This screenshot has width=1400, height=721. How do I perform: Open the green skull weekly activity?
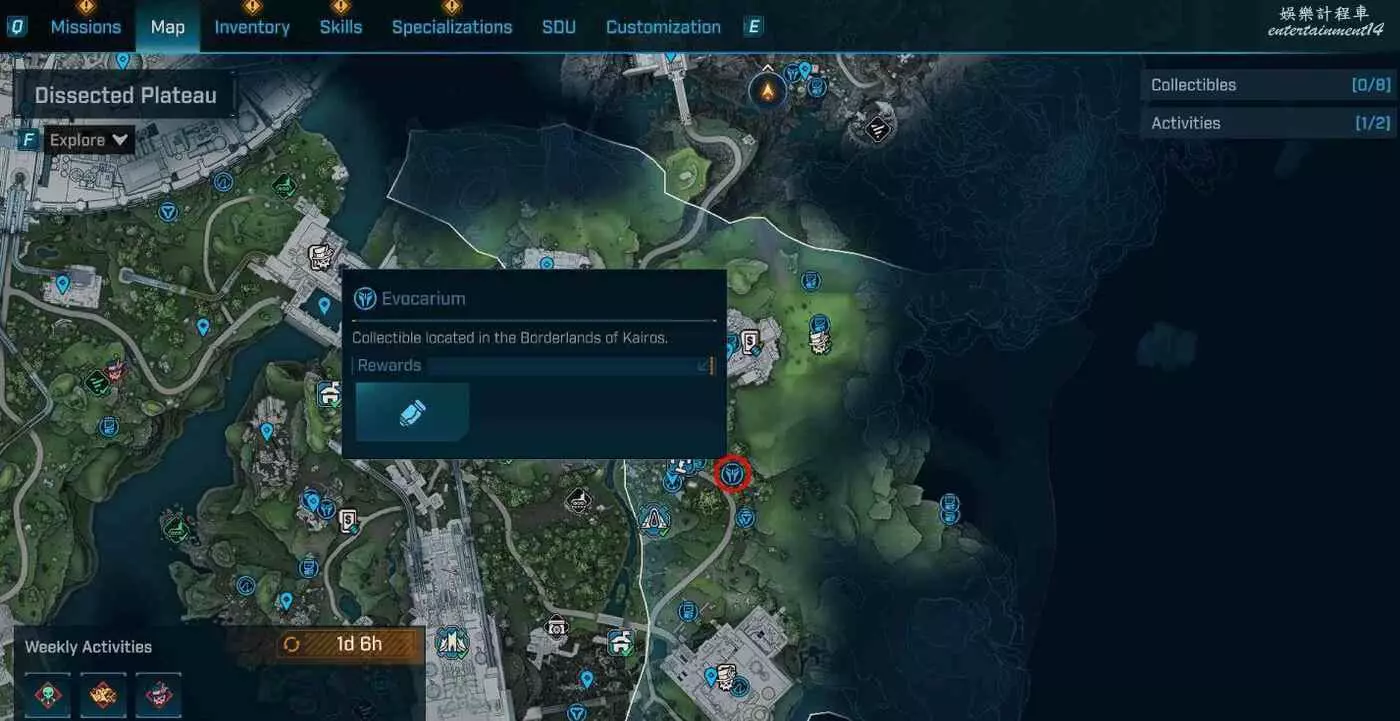tap(48, 694)
